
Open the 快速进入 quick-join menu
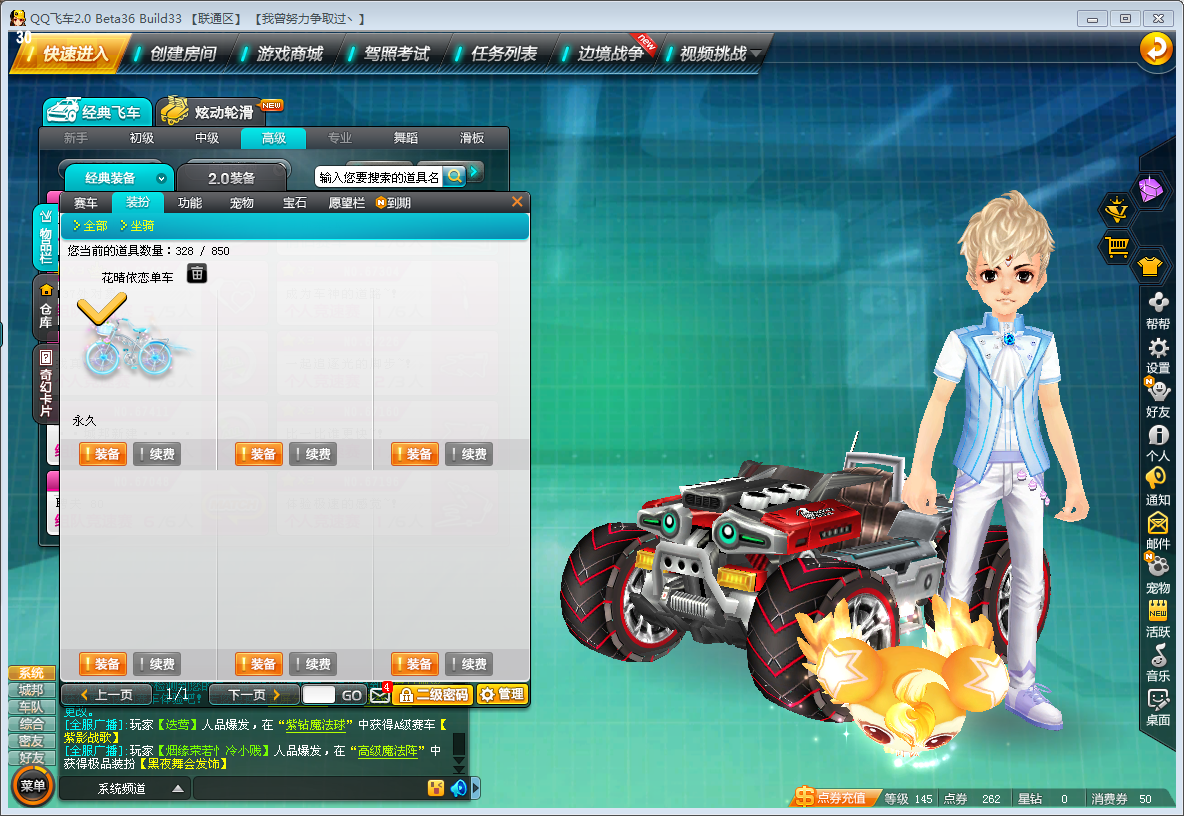pos(72,54)
